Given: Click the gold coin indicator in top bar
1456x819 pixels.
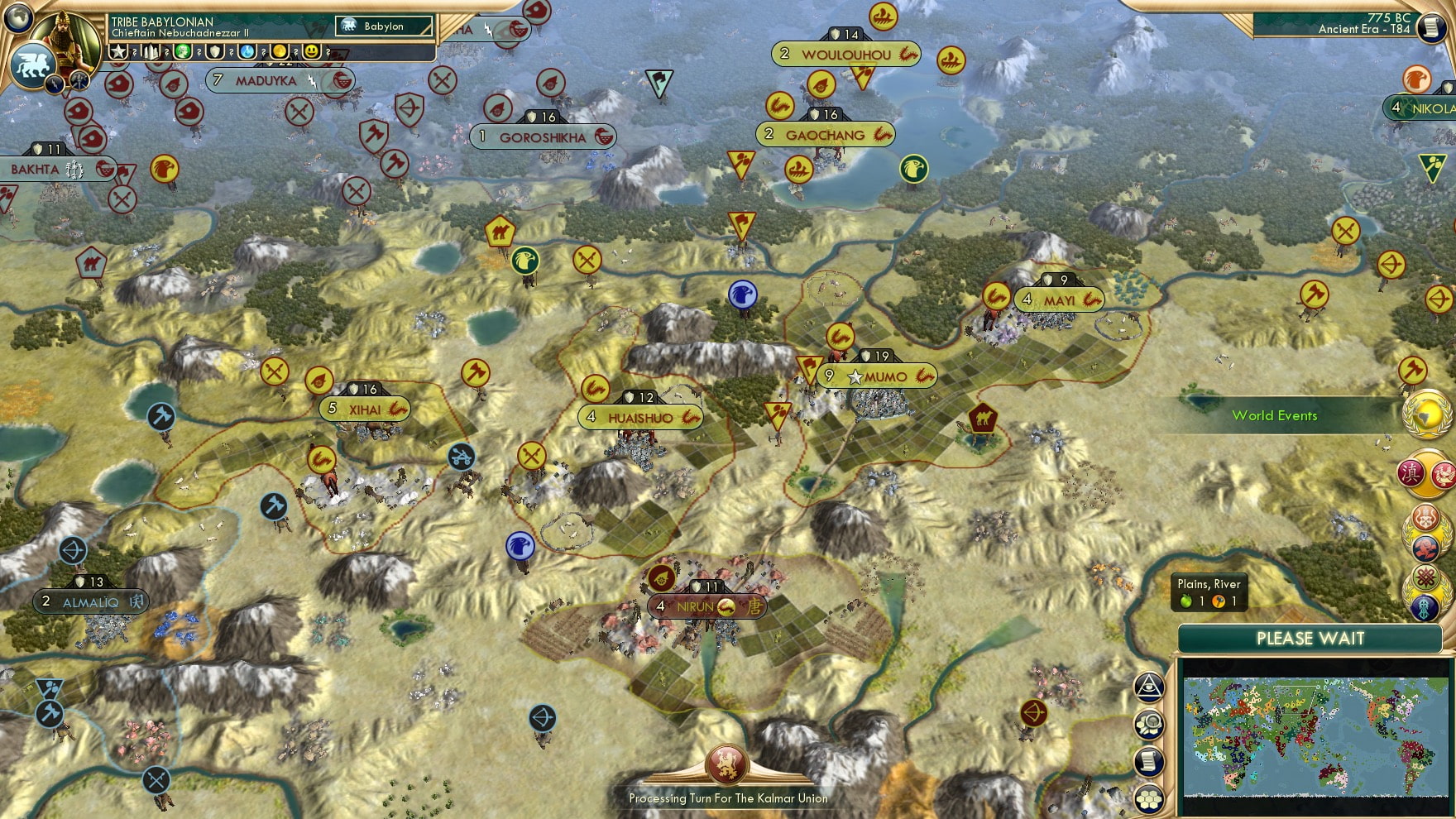Looking at the screenshot, I should (277, 51).
